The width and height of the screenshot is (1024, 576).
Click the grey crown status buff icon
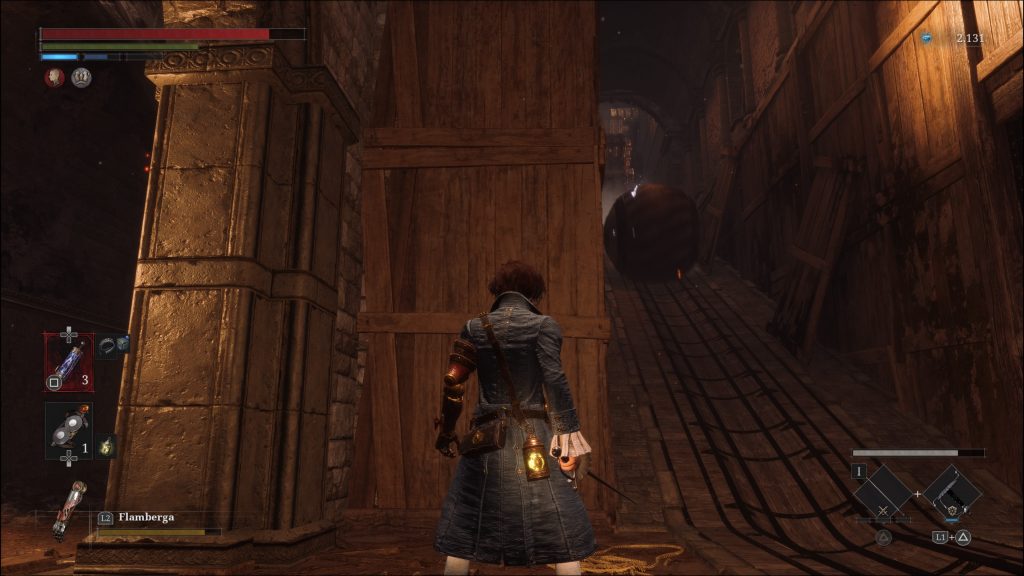click(81, 77)
